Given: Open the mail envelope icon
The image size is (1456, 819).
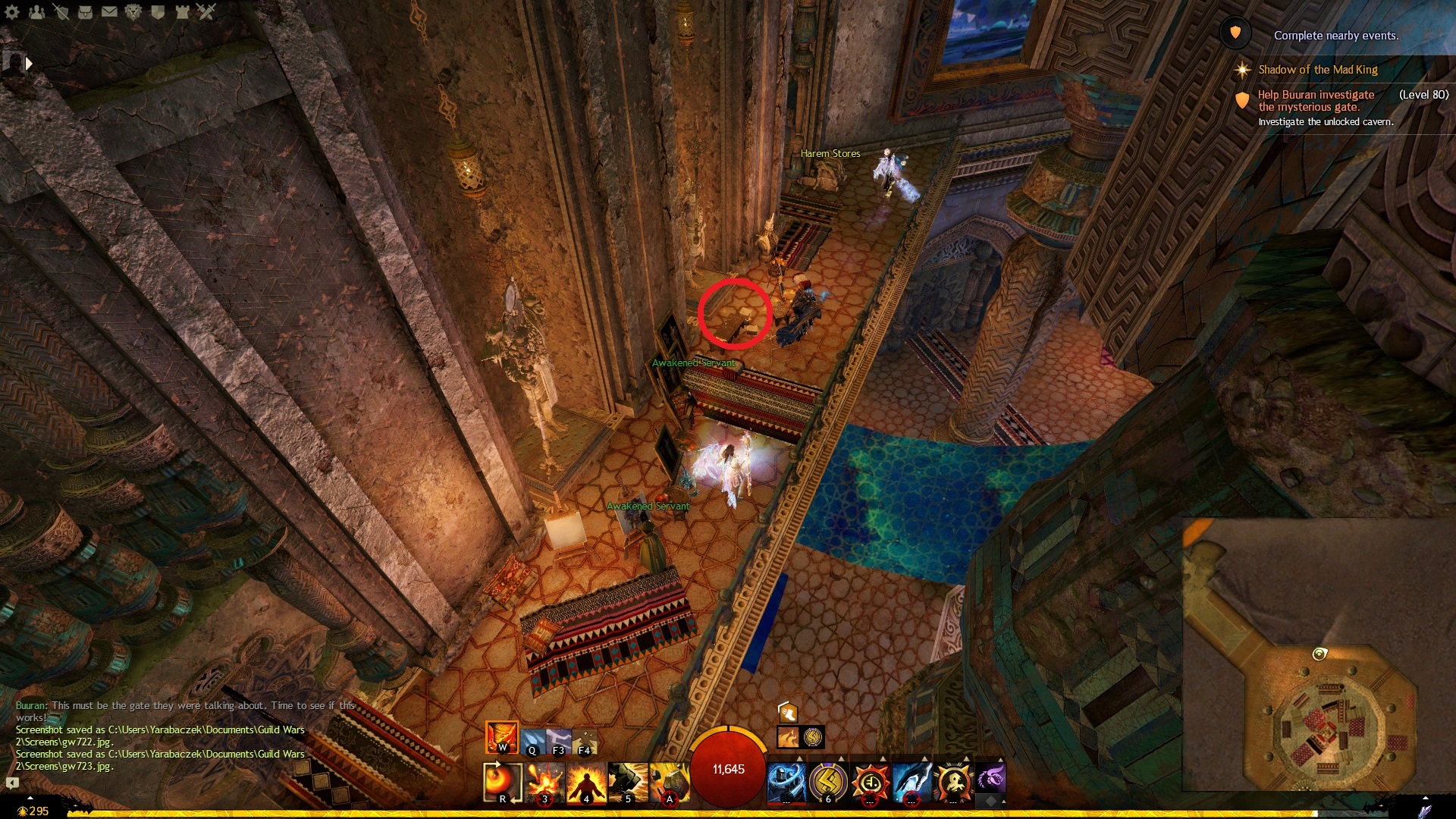Looking at the screenshot, I should (109, 11).
